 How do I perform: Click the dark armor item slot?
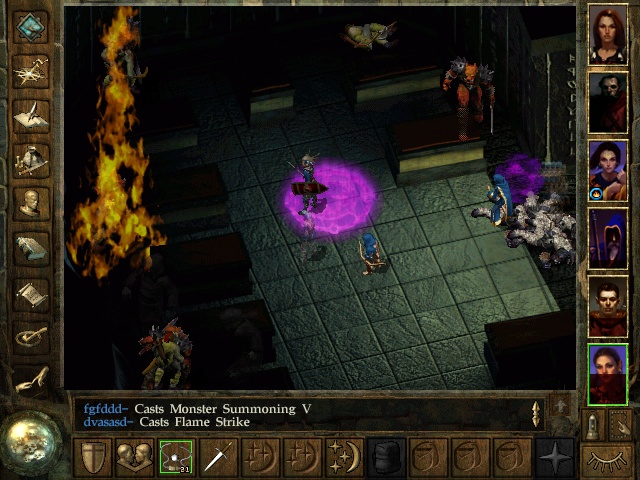[x=385, y=457]
